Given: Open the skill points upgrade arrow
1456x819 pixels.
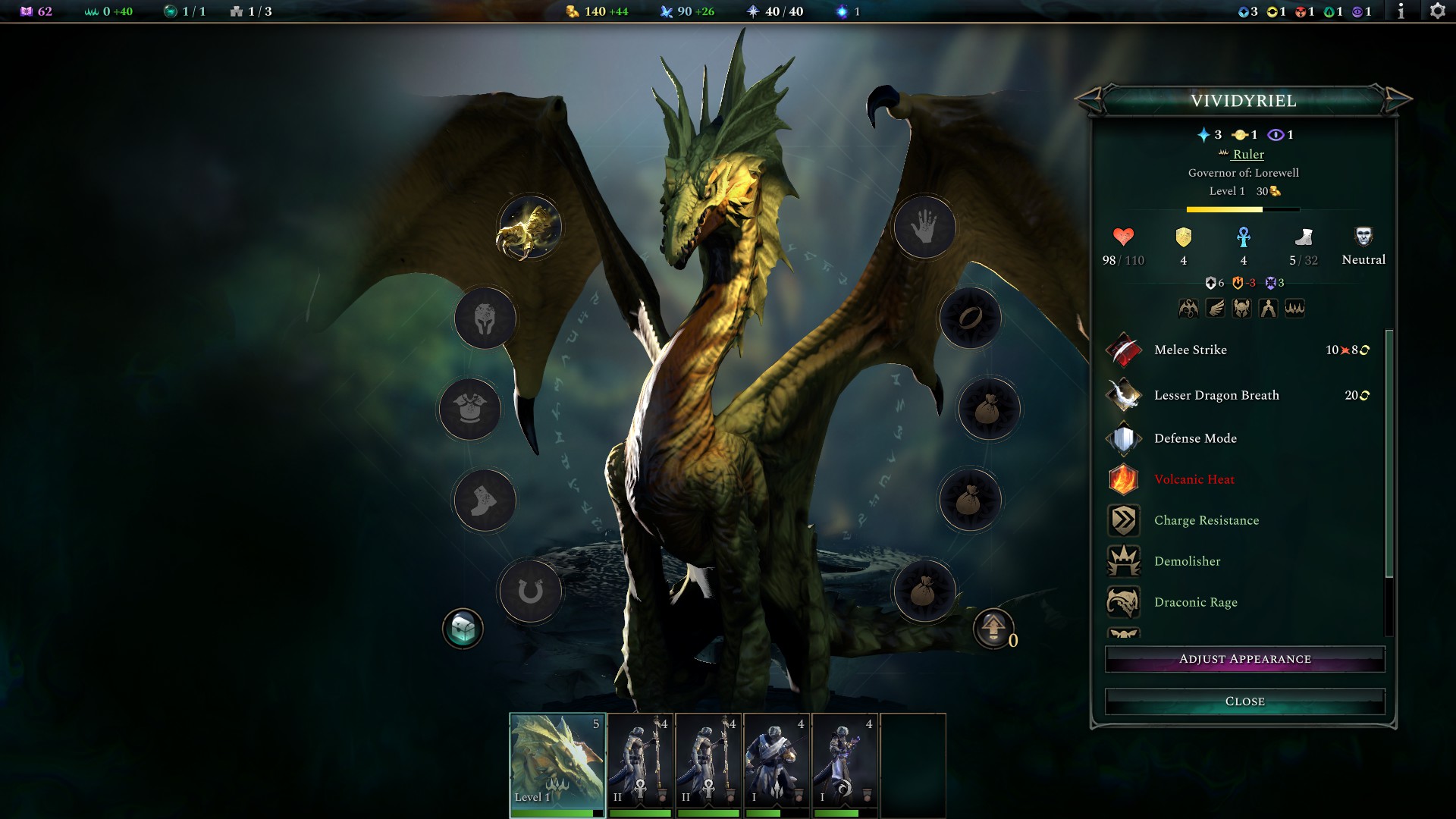Looking at the screenshot, I should click(x=993, y=629).
